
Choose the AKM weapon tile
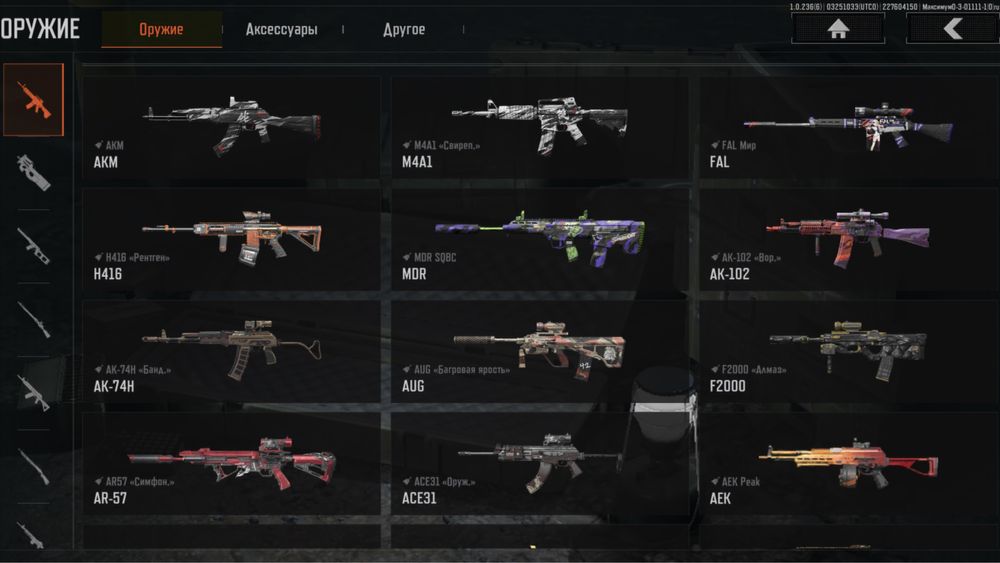[x=231, y=127]
